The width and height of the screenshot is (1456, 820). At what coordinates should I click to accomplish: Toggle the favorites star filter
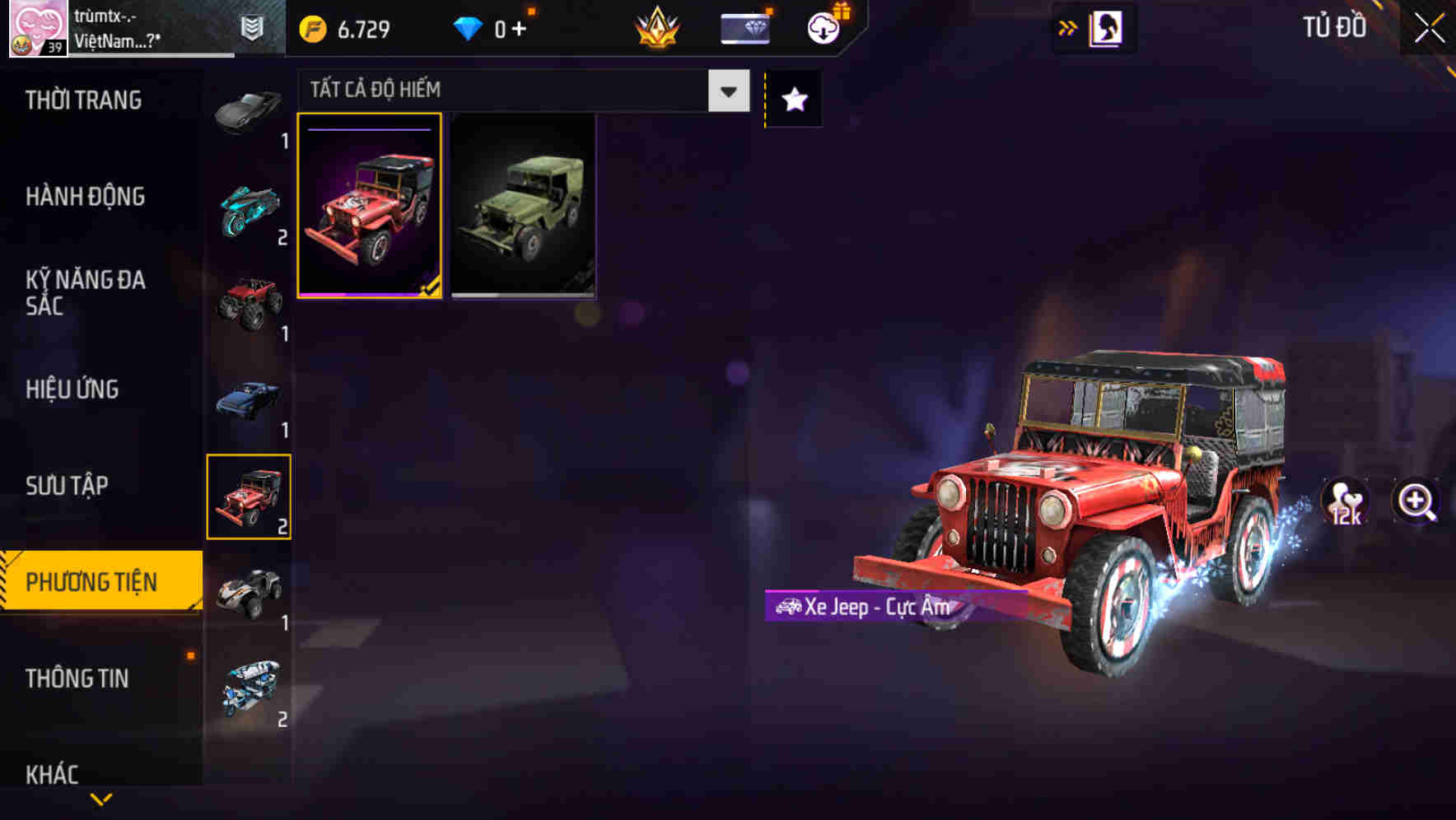[793, 99]
